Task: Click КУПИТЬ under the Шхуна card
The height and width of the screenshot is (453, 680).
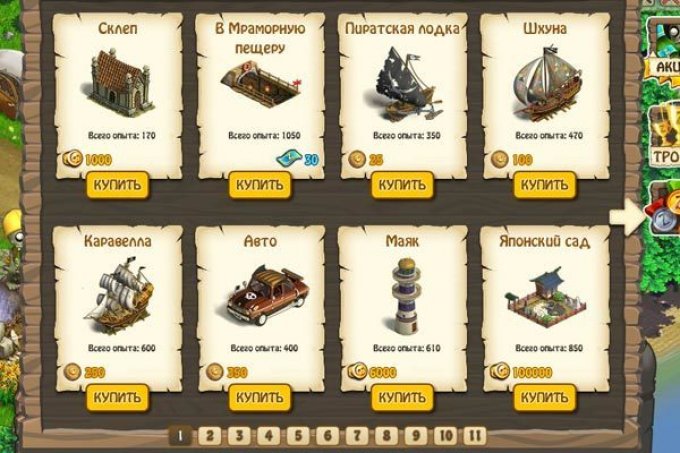Action: (x=543, y=186)
